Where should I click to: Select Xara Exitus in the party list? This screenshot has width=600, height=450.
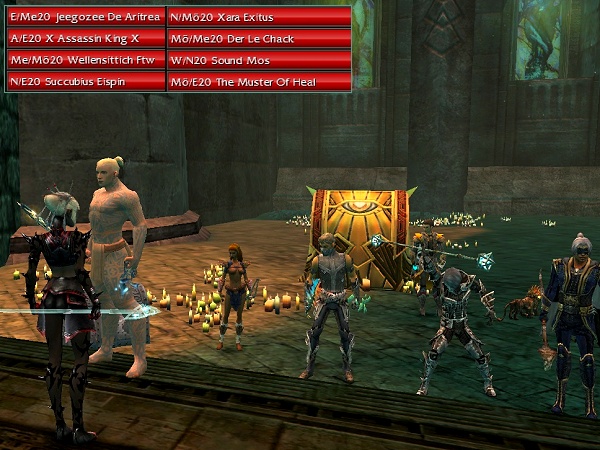click(259, 17)
